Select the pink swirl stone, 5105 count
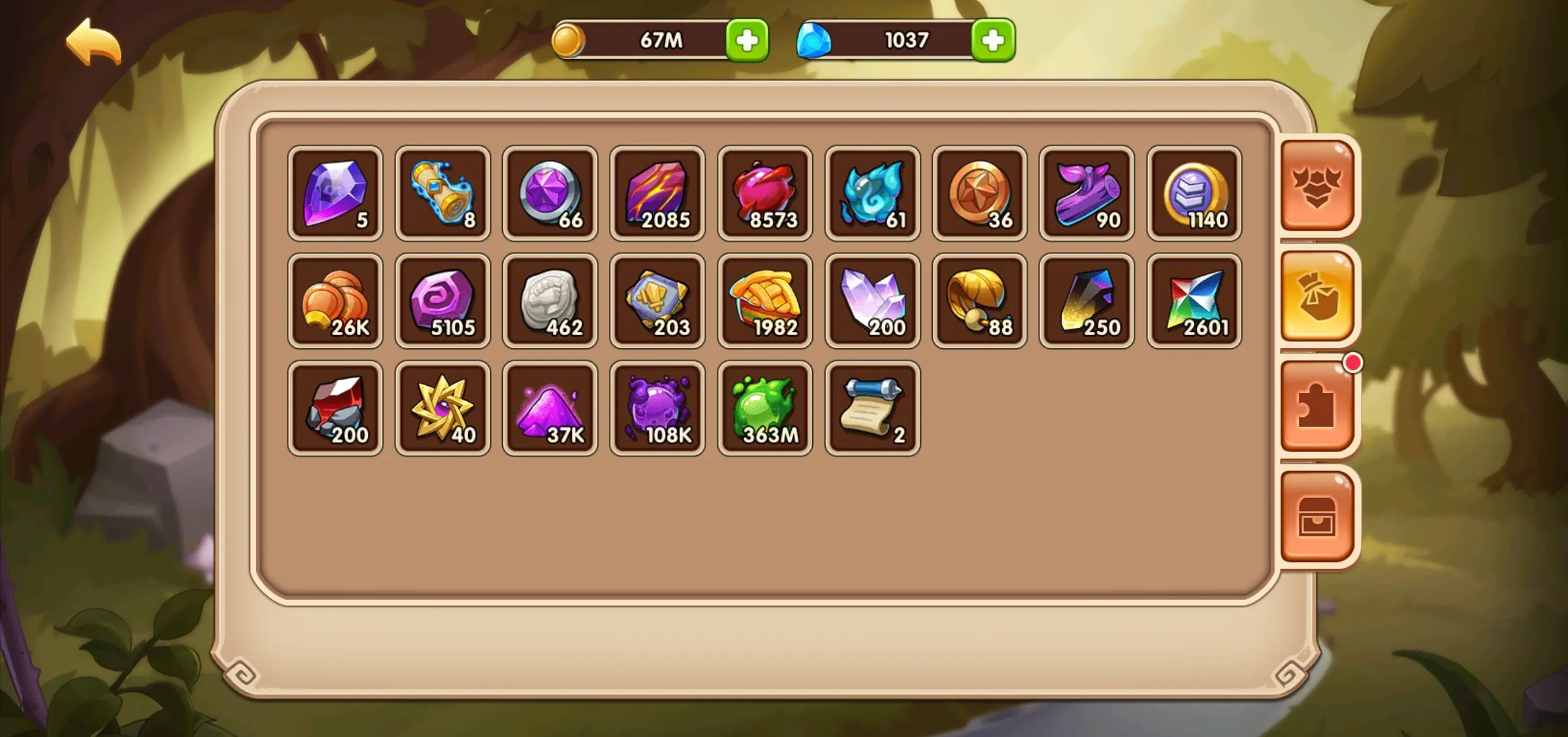This screenshot has width=1568, height=737. (x=443, y=301)
